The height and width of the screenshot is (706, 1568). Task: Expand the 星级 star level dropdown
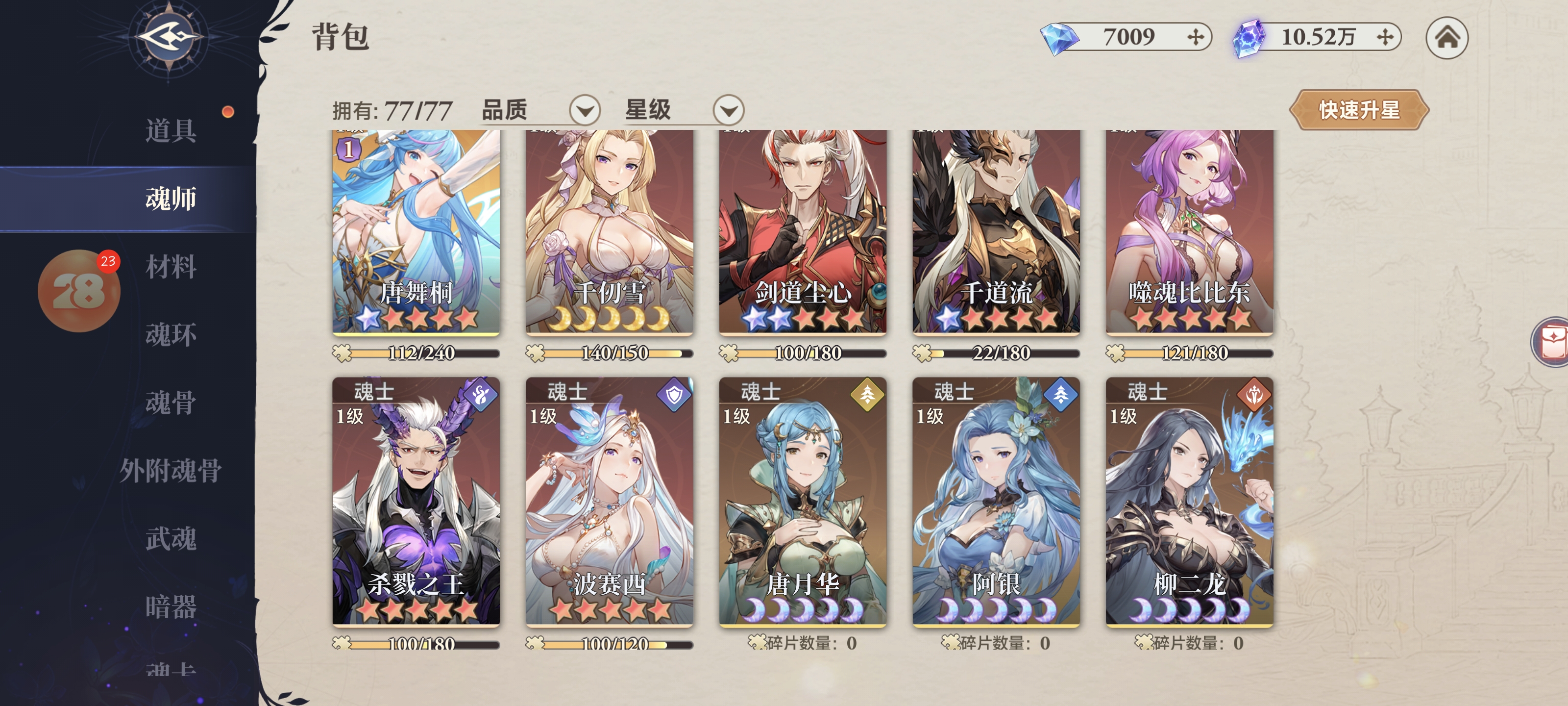point(728,110)
